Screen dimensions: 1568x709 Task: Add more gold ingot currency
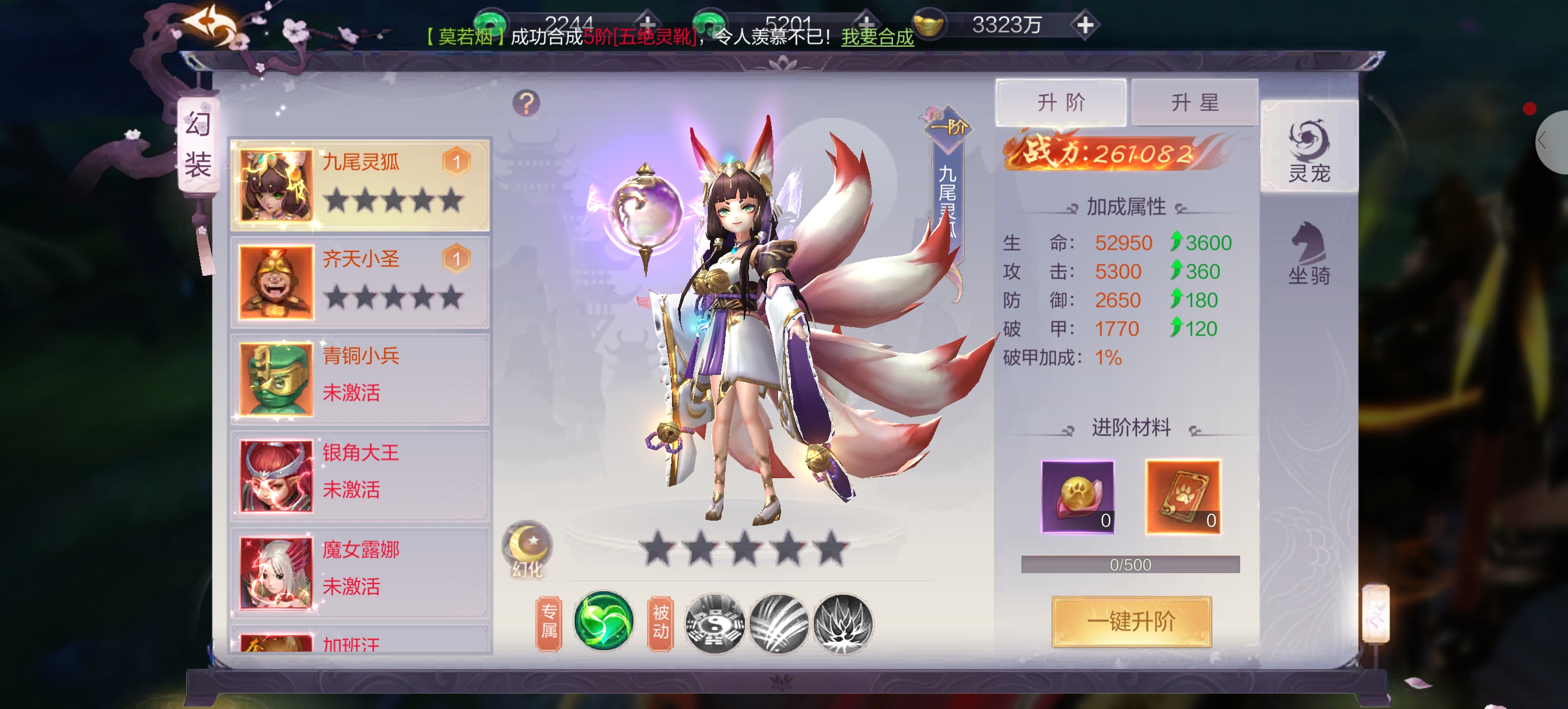click(x=1084, y=25)
